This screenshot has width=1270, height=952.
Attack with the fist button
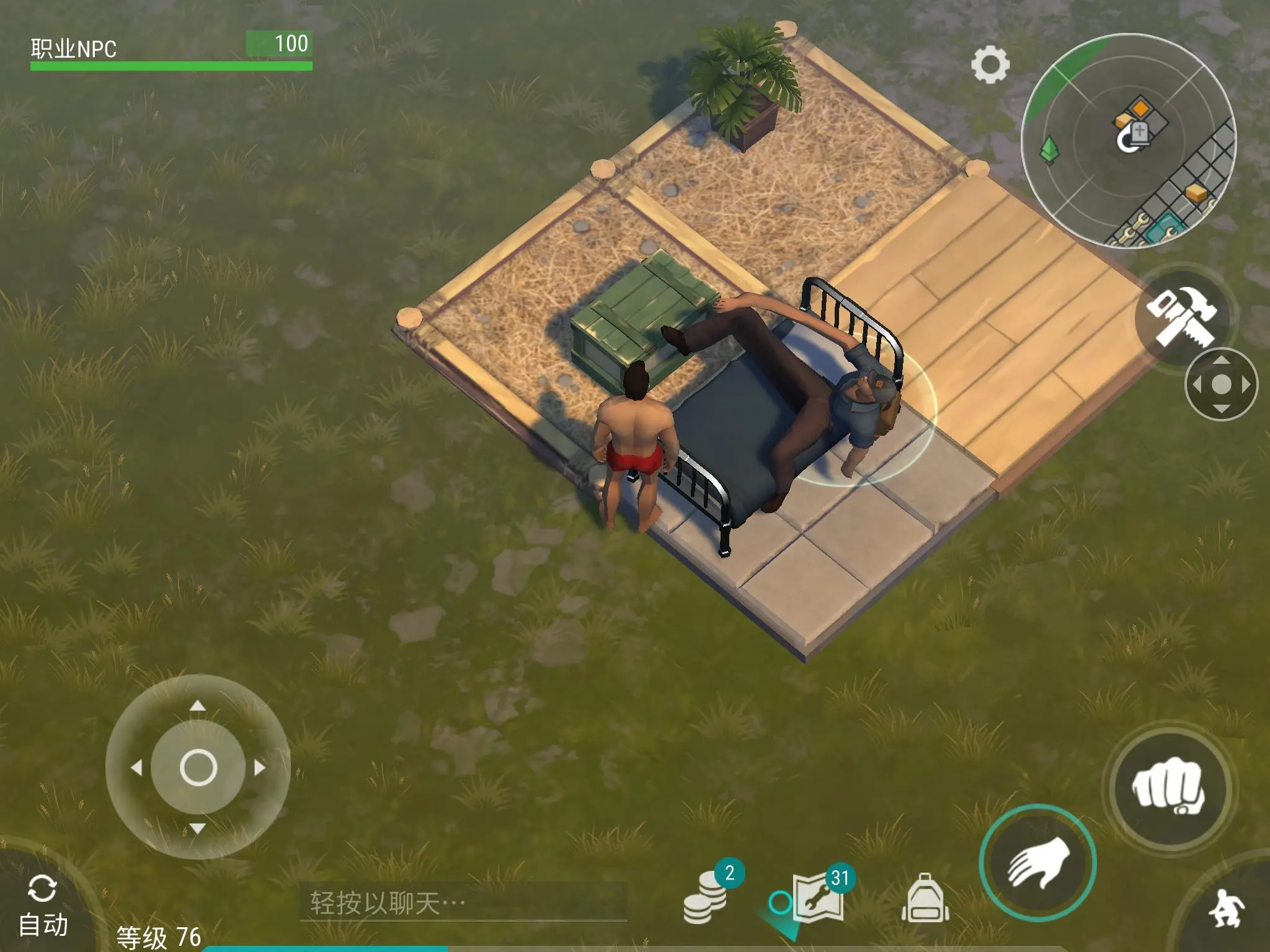(x=1168, y=788)
